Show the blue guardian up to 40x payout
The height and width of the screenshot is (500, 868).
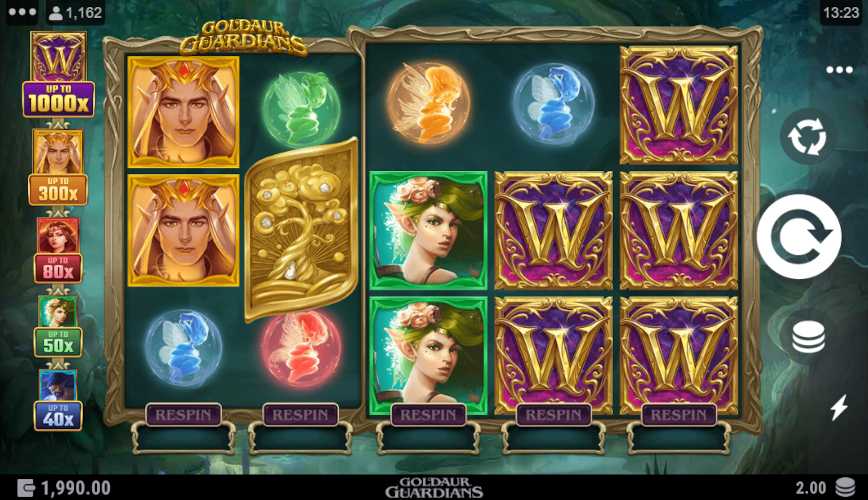[x=58, y=400]
